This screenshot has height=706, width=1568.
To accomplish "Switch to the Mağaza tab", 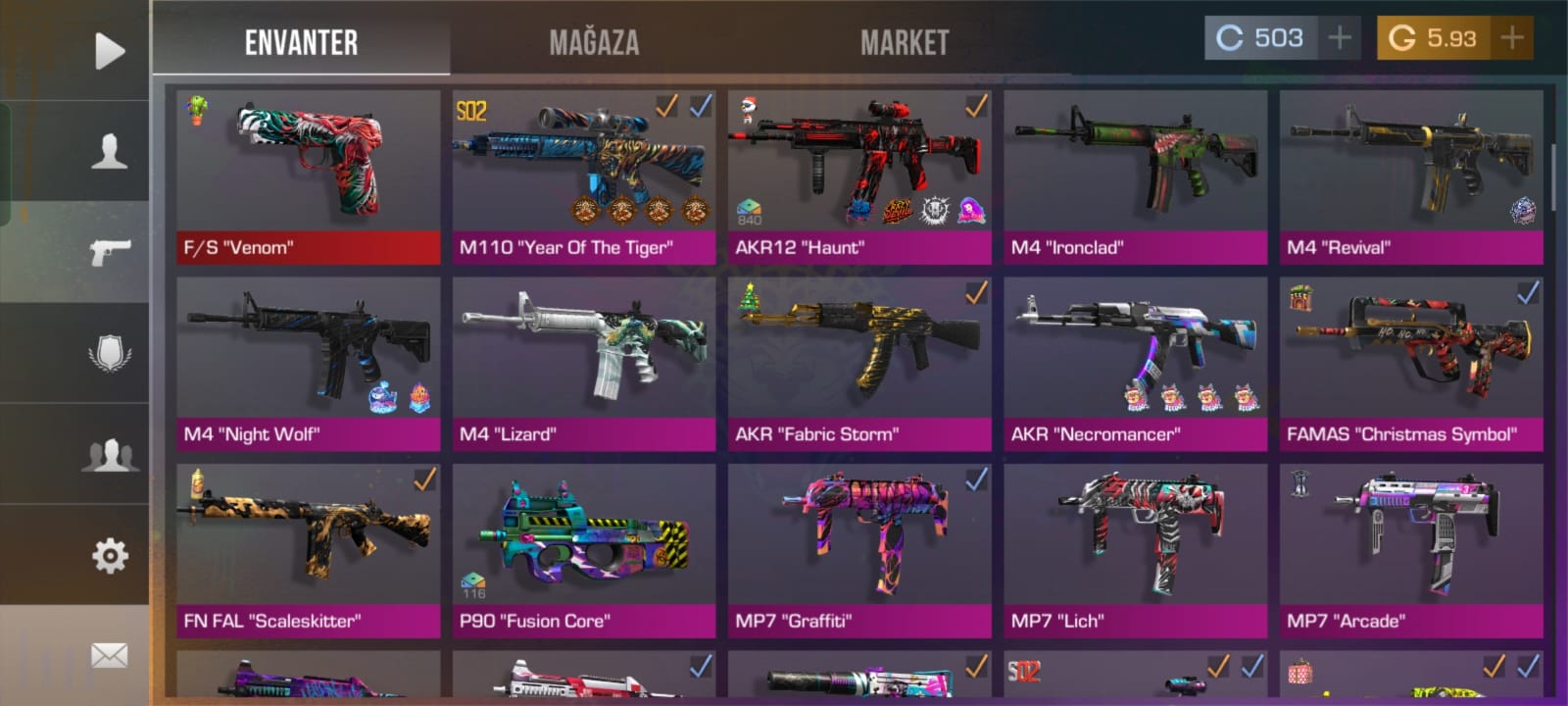I will coord(594,42).
